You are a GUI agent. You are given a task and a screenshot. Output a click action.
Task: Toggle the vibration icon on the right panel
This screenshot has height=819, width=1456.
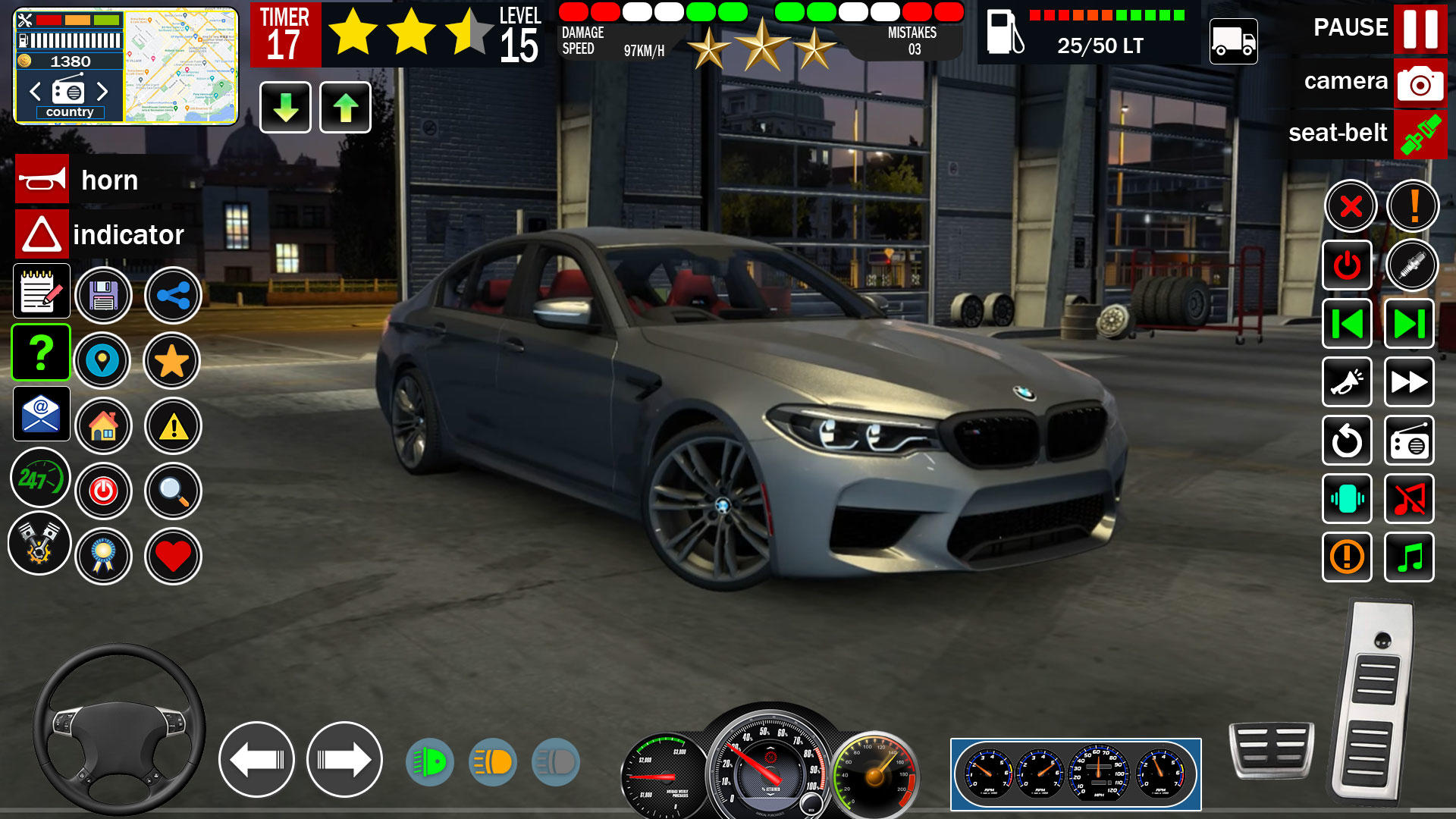tap(1347, 499)
